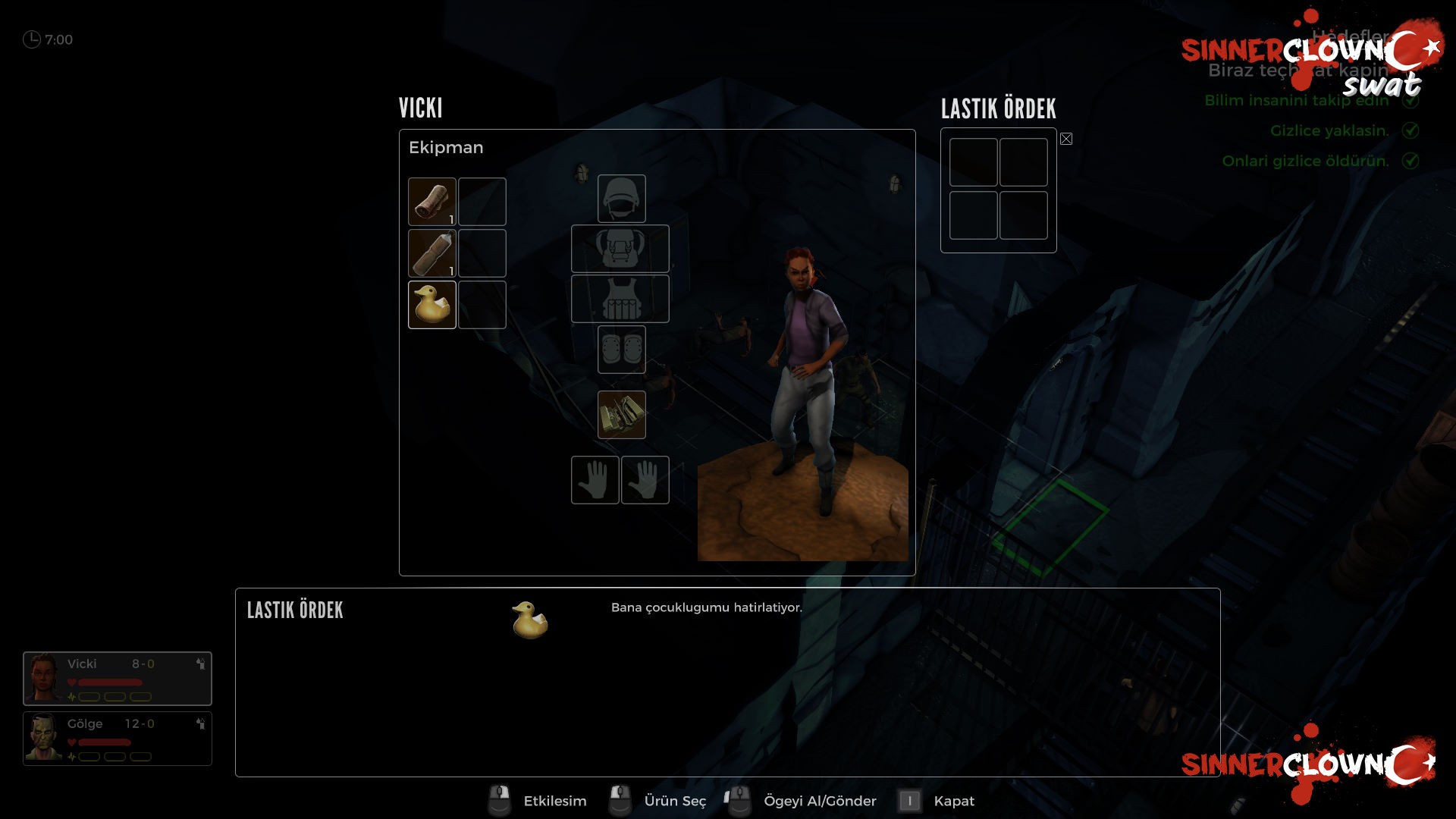
Task: Open the backpack equipment slot
Action: [x=620, y=249]
